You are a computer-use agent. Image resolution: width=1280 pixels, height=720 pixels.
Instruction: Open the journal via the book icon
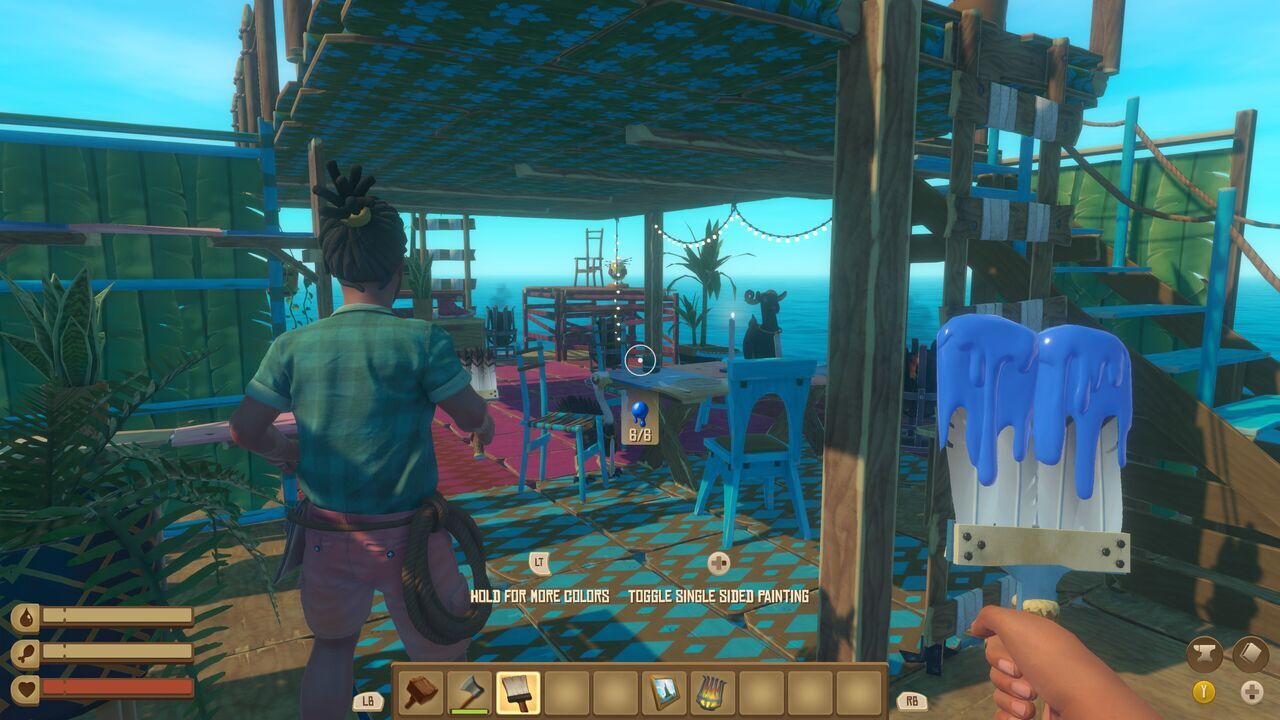[x=1250, y=653]
